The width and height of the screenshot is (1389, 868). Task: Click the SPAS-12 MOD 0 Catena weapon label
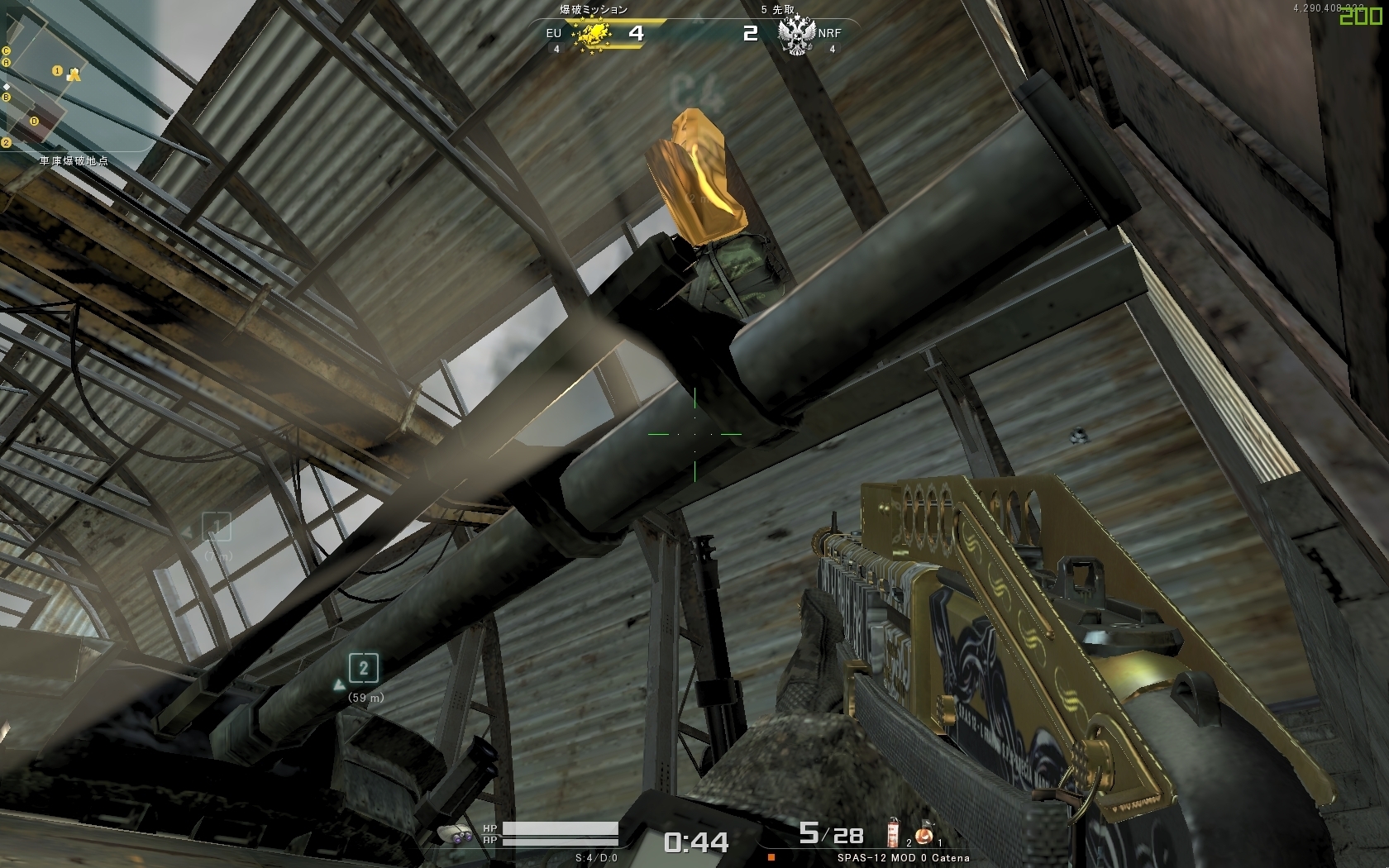click(x=903, y=858)
